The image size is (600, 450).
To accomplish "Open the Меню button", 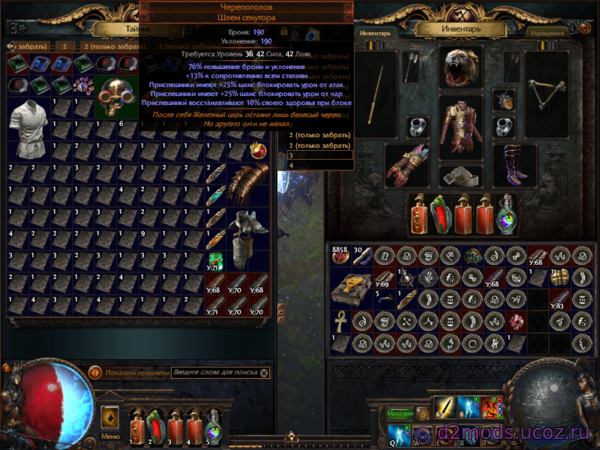I will [110, 436].
